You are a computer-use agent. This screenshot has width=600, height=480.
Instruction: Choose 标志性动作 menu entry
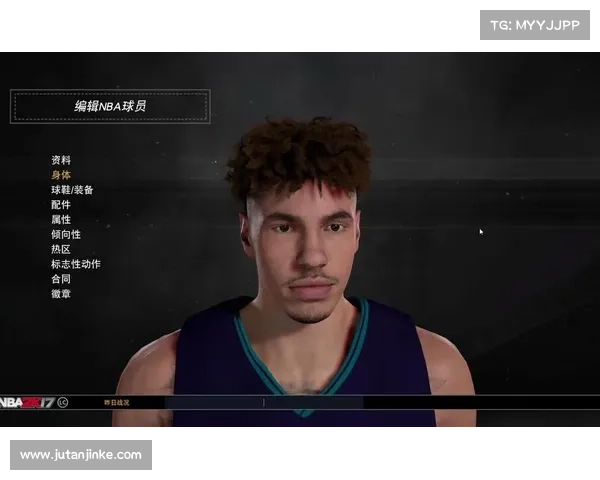tap(76, 264)
